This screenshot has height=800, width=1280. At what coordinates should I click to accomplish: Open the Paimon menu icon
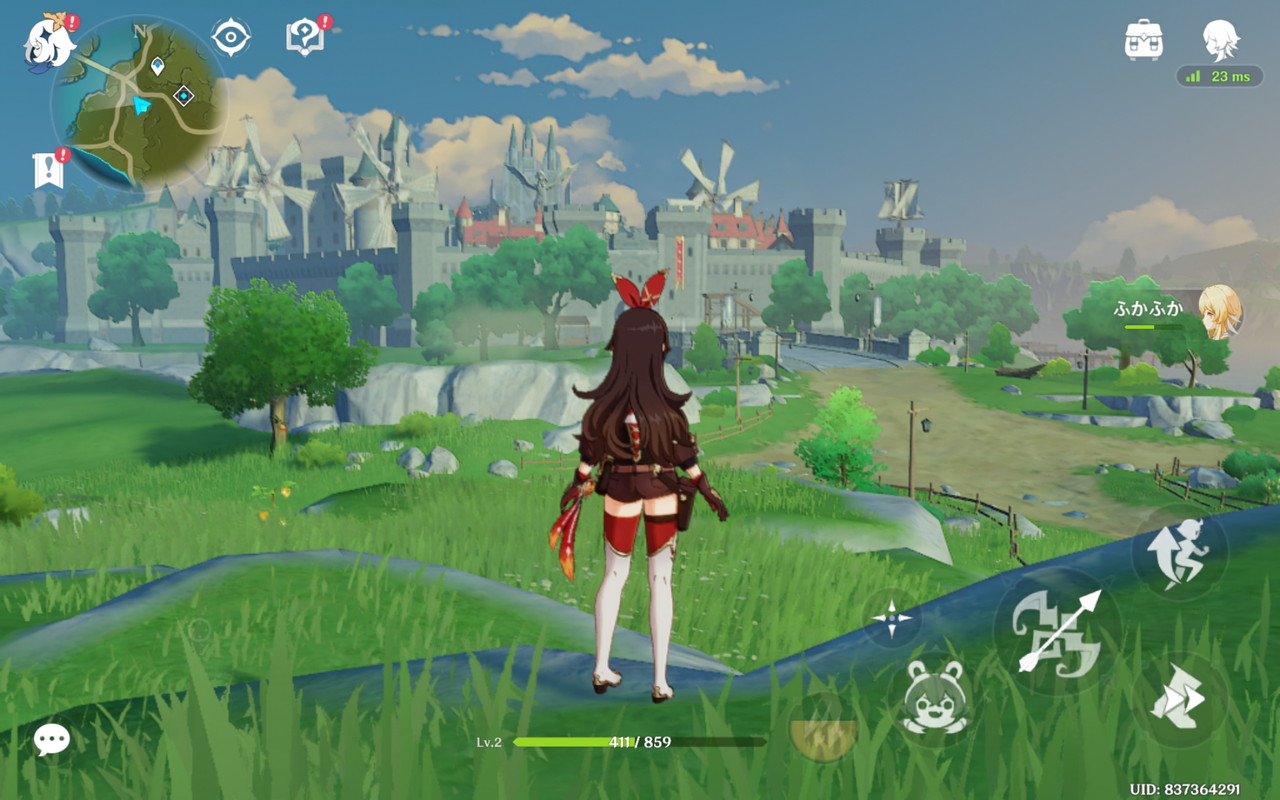tap(50, 42)
